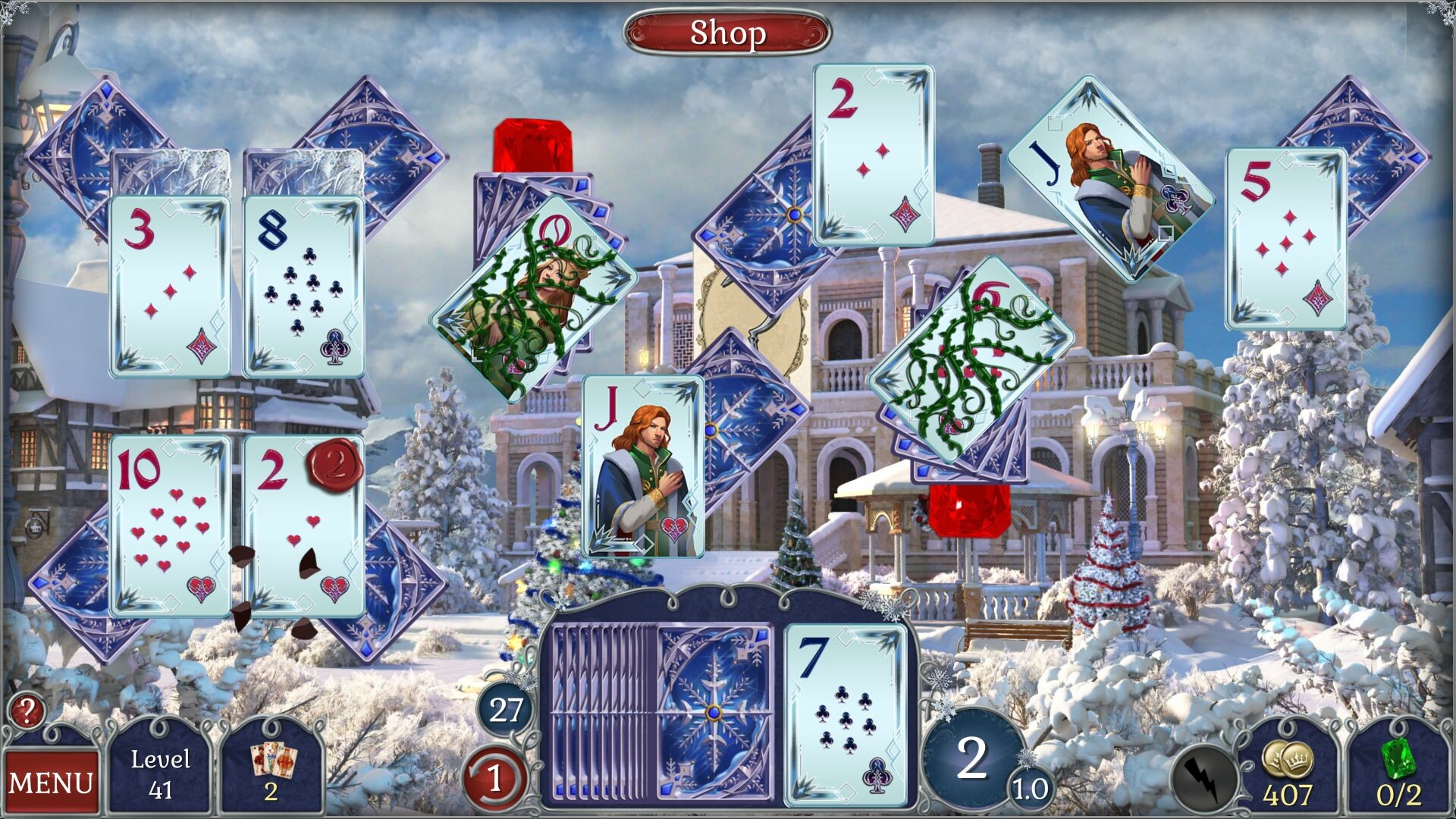
Task: Open the Shop
Action: (727, 33)
